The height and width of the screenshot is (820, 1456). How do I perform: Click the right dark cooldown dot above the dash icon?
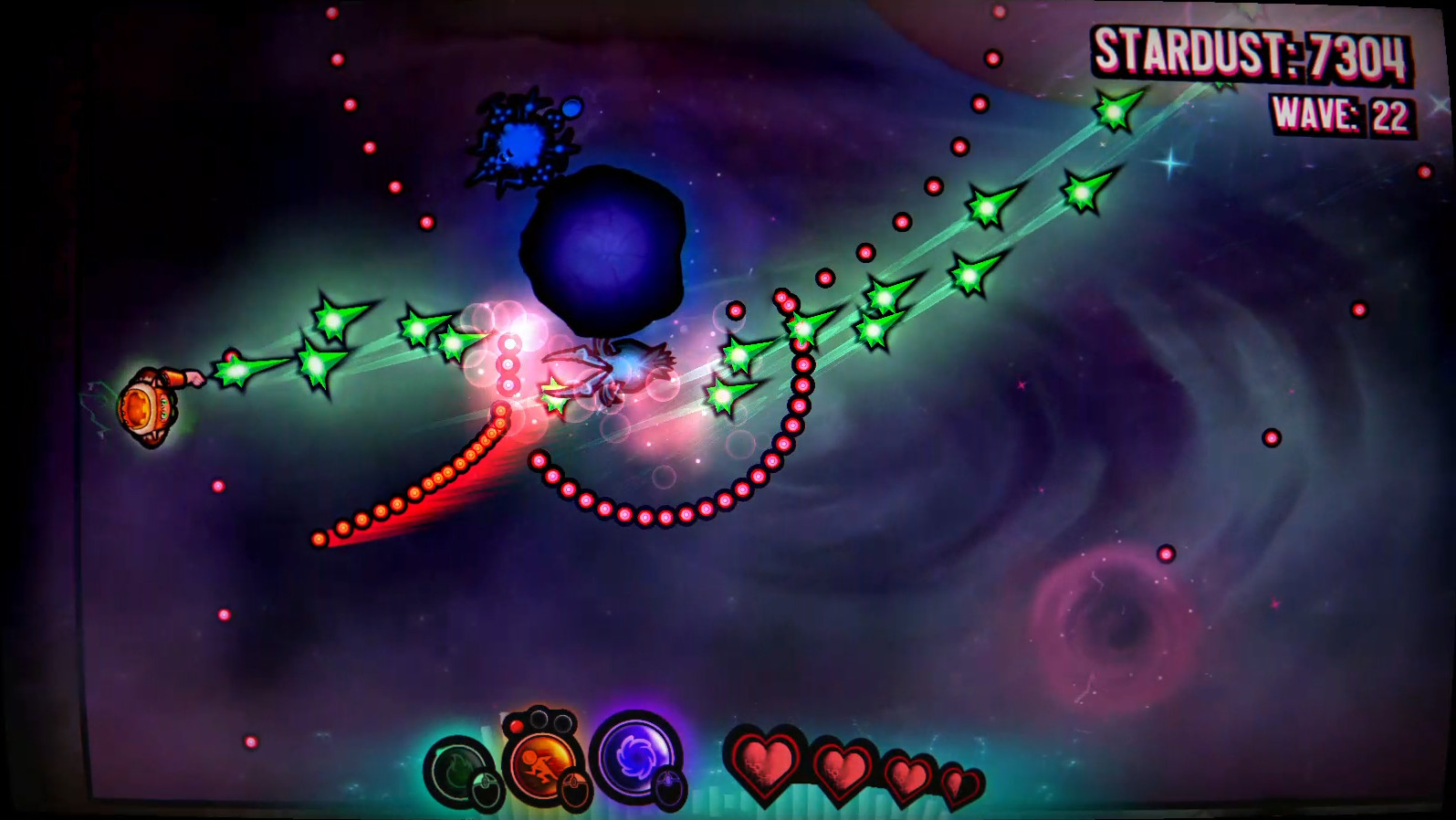pos(563,724)
